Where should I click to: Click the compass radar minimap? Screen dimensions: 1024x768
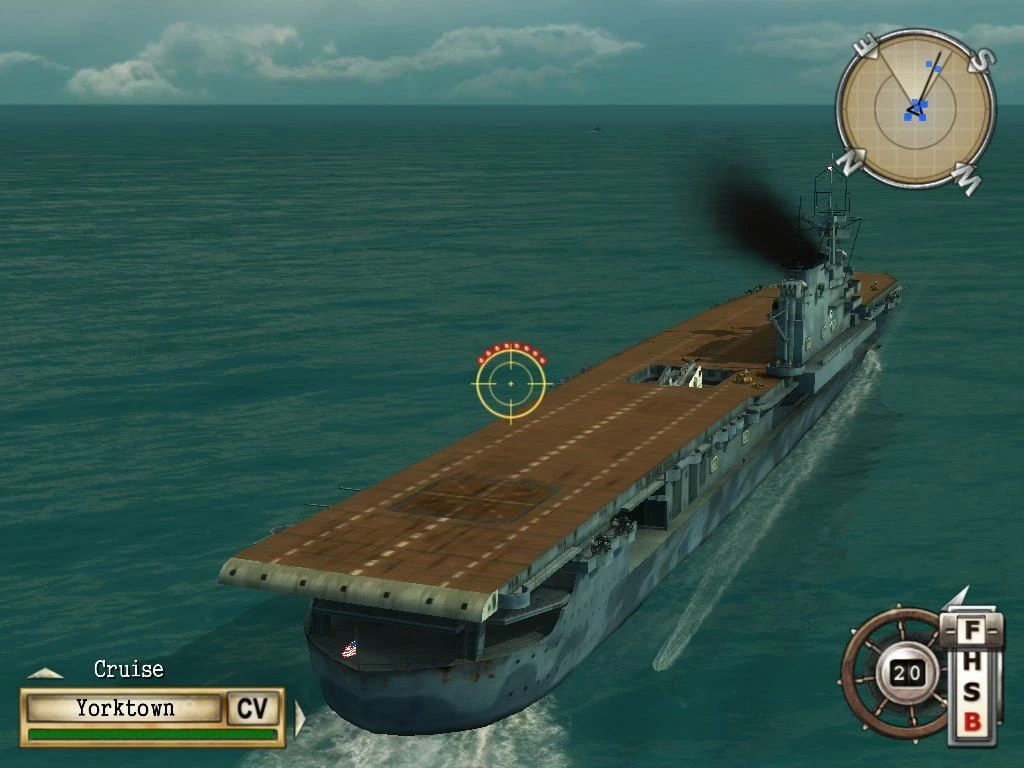coord(915,108)
